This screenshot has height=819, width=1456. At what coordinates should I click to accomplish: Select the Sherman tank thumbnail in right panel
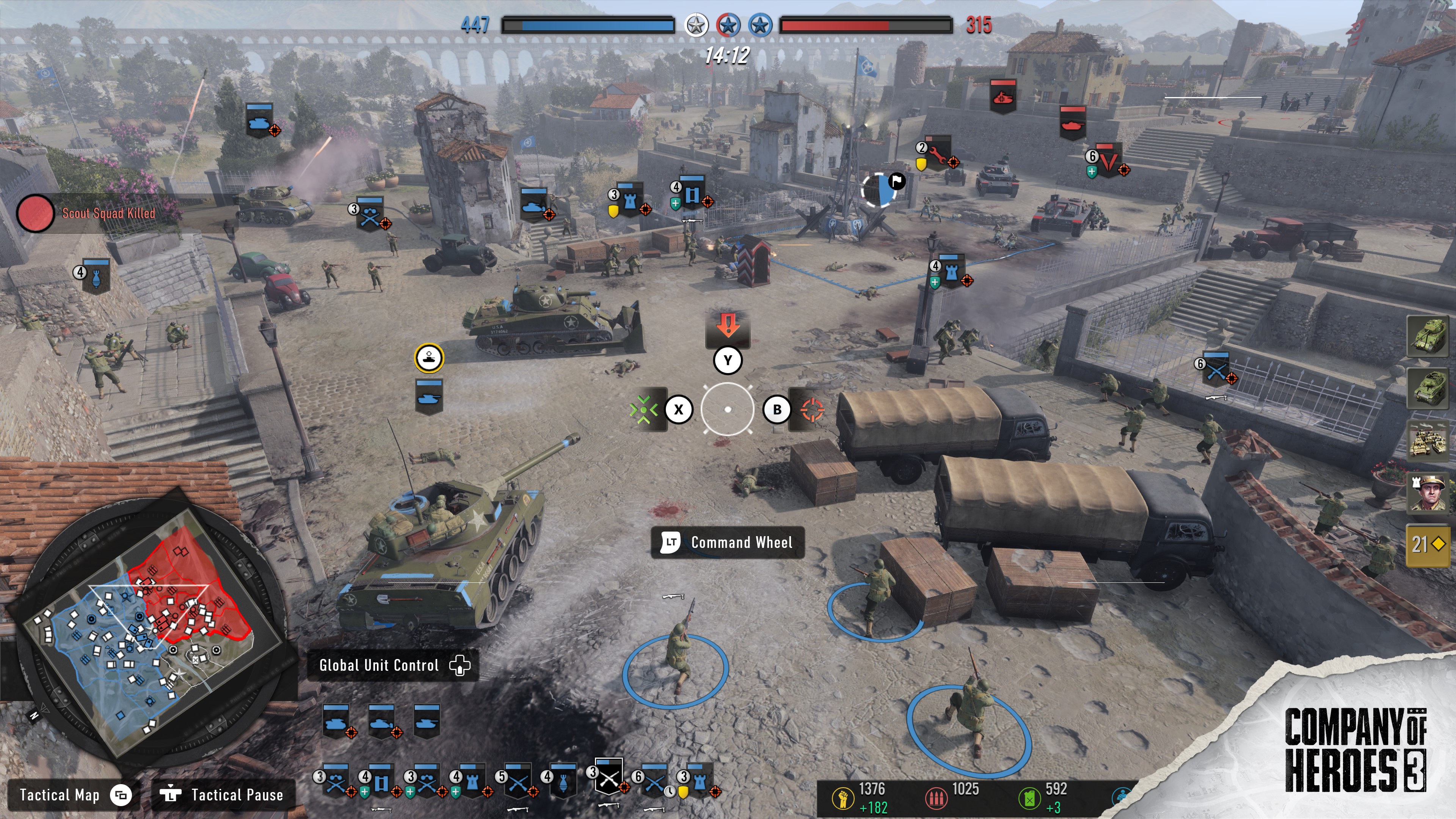(x=1429, y=337)
